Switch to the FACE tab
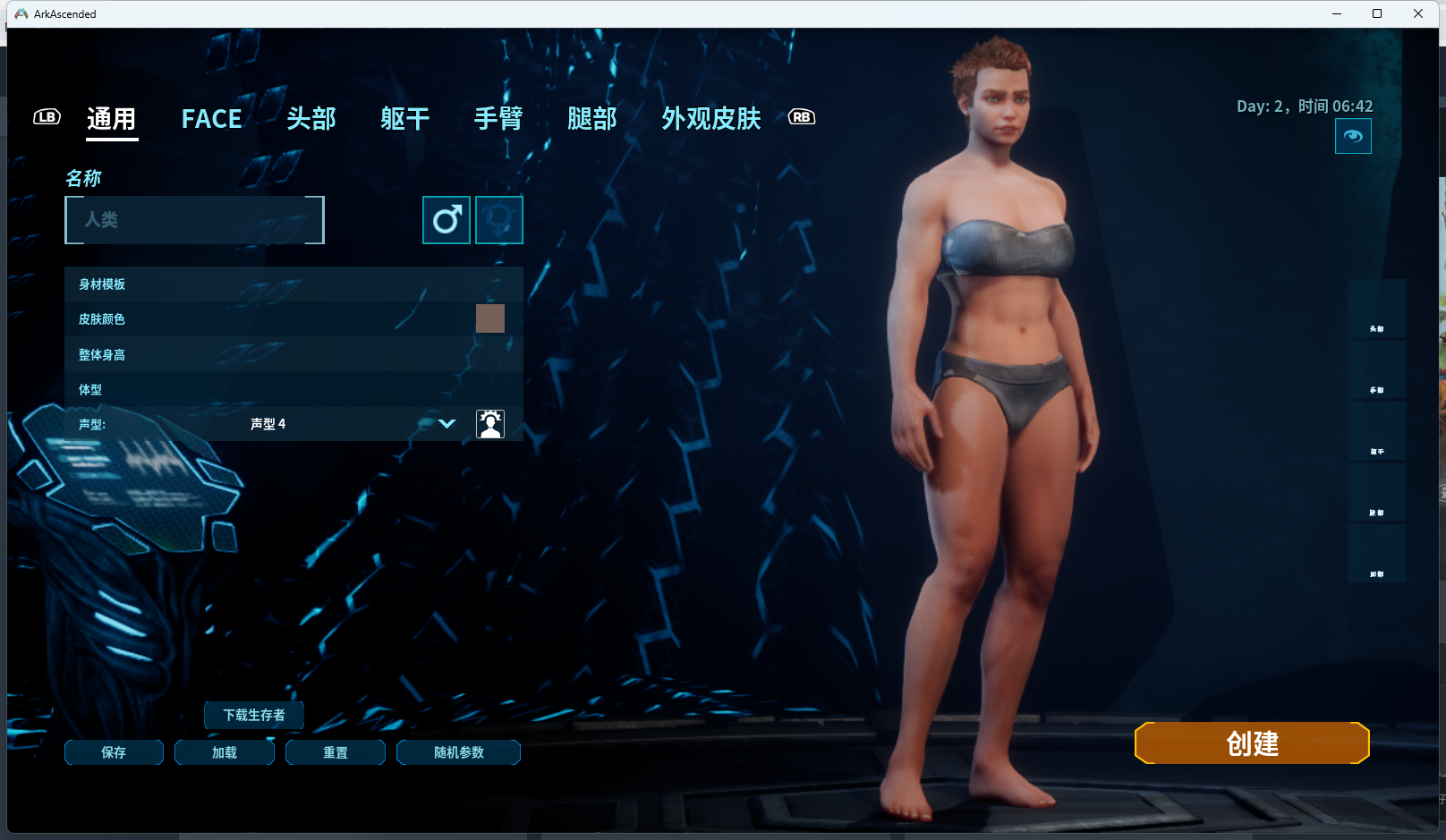The height and width of the screenshot is (840, 1446). (x=211, y=119)
